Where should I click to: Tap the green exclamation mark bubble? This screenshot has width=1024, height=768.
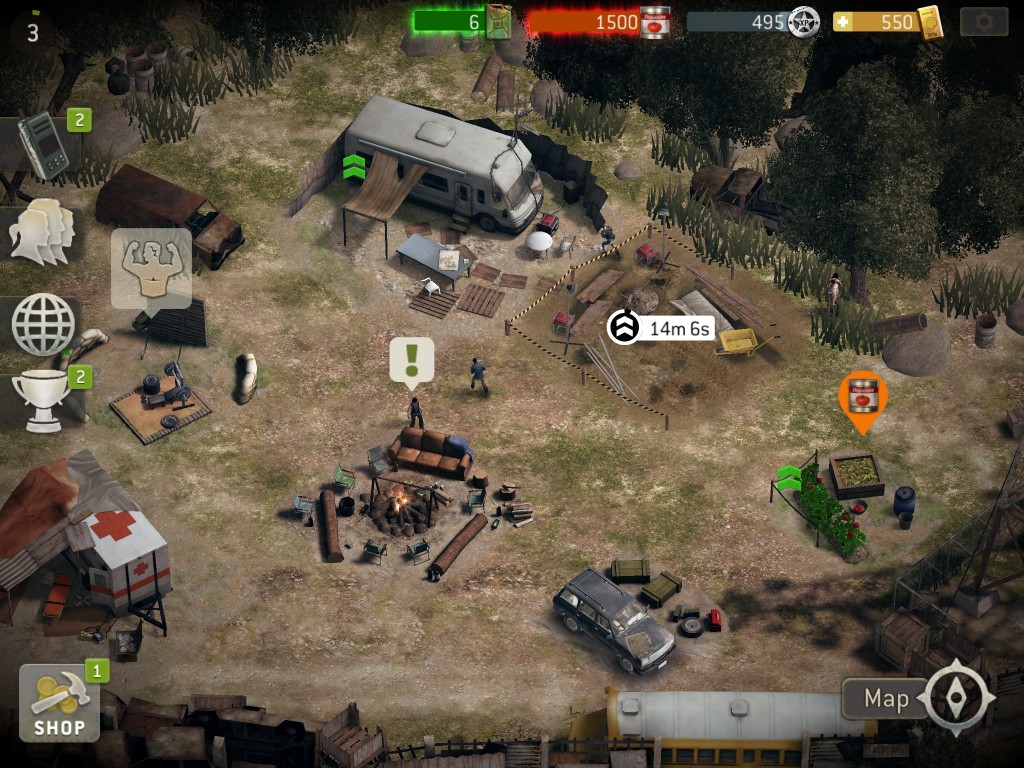click(x=411, y=359)
